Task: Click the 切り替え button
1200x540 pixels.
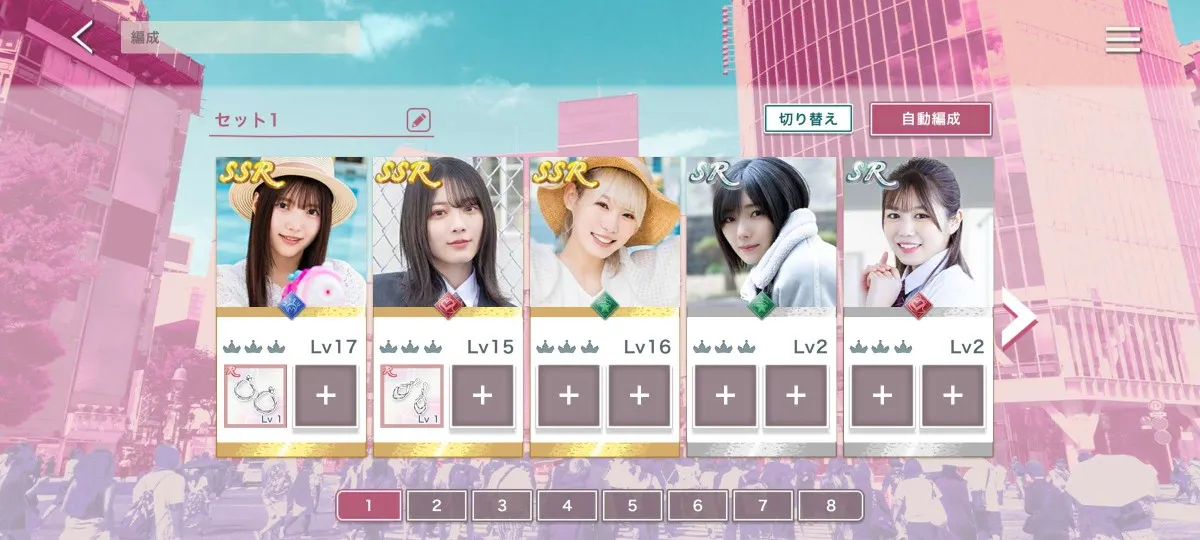Action: 808,119
